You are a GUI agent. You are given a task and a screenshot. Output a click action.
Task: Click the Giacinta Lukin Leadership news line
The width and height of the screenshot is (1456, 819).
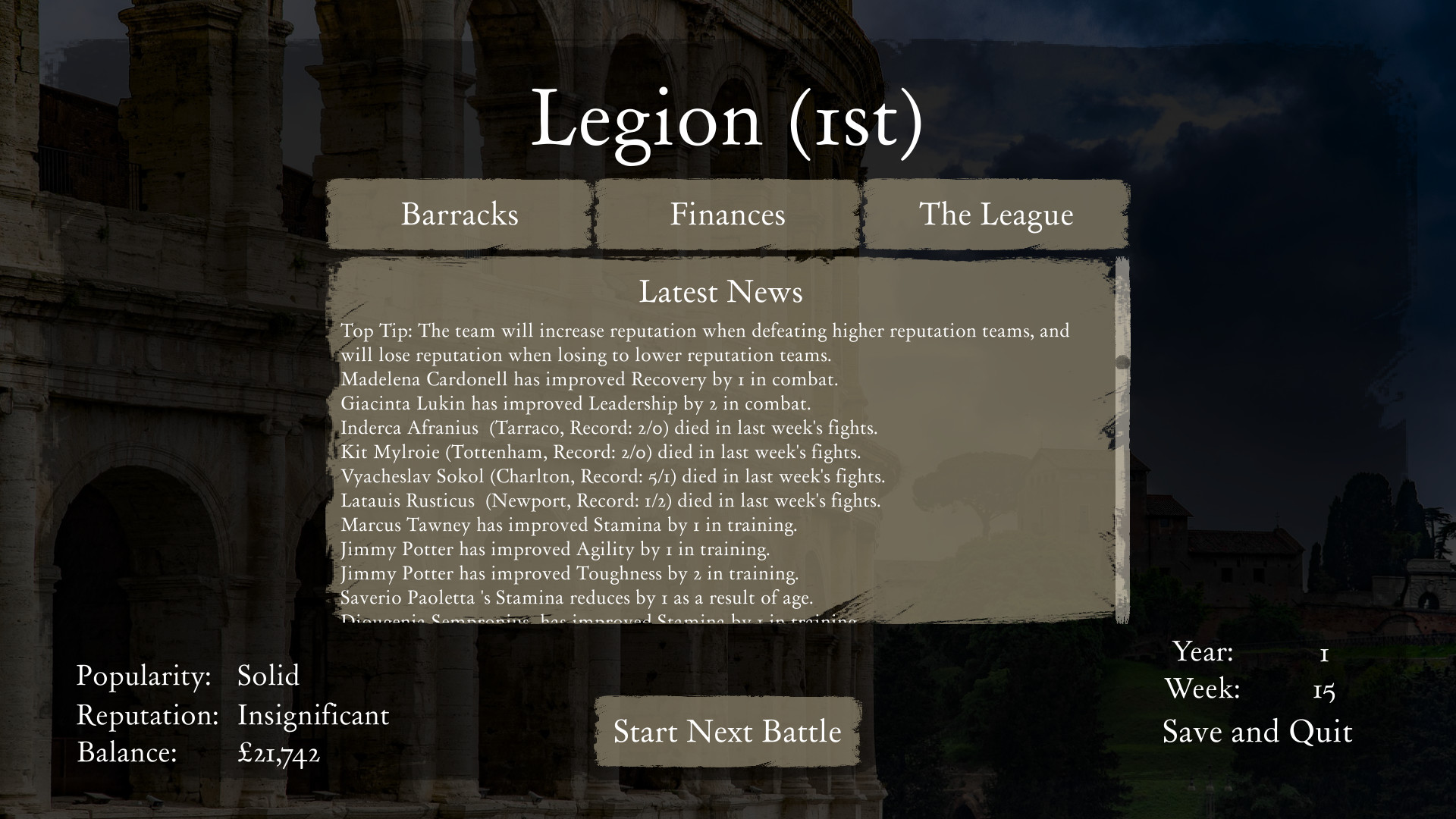[576, 403]
